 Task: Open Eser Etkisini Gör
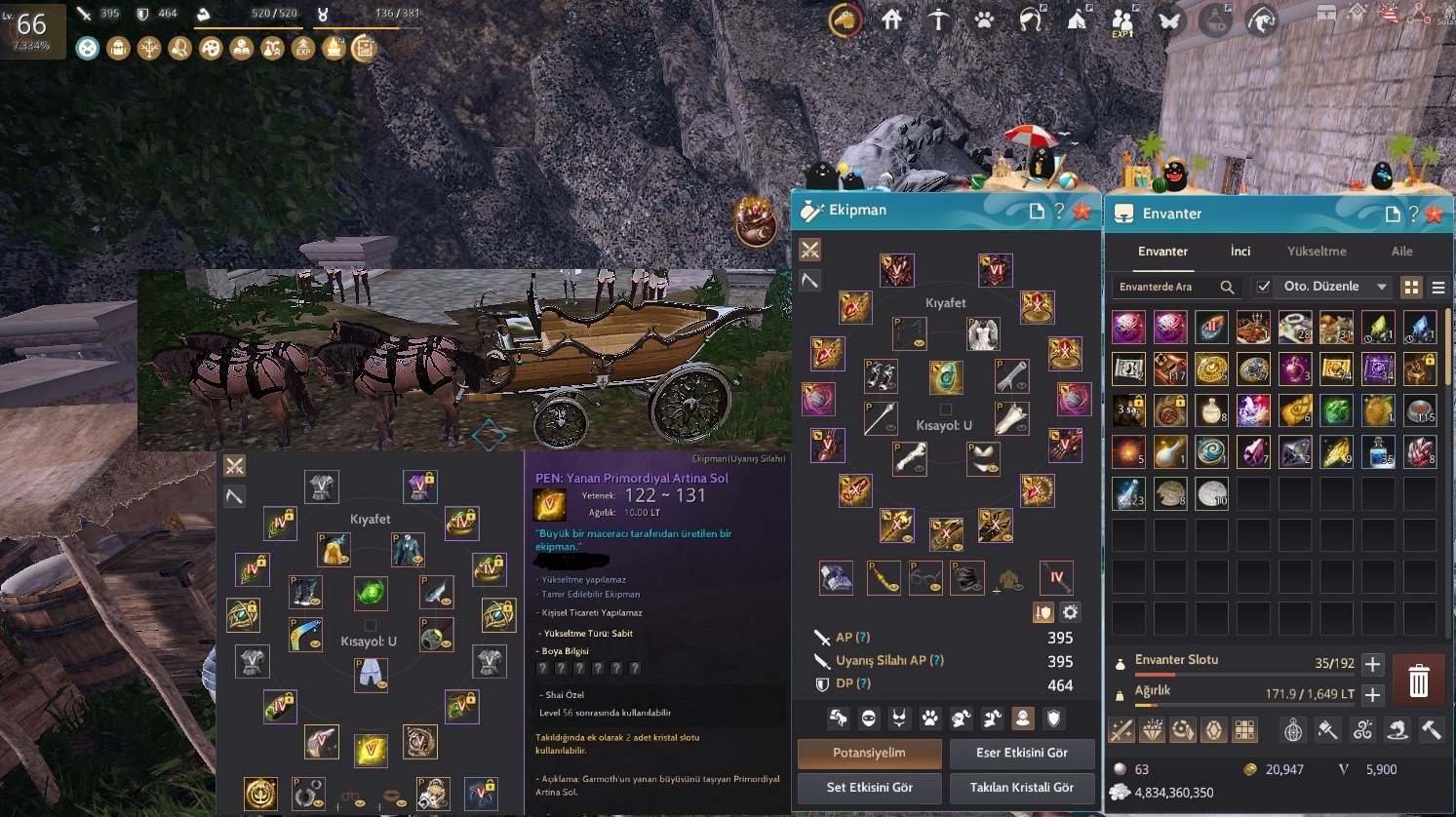click(x=1021, y=753)
